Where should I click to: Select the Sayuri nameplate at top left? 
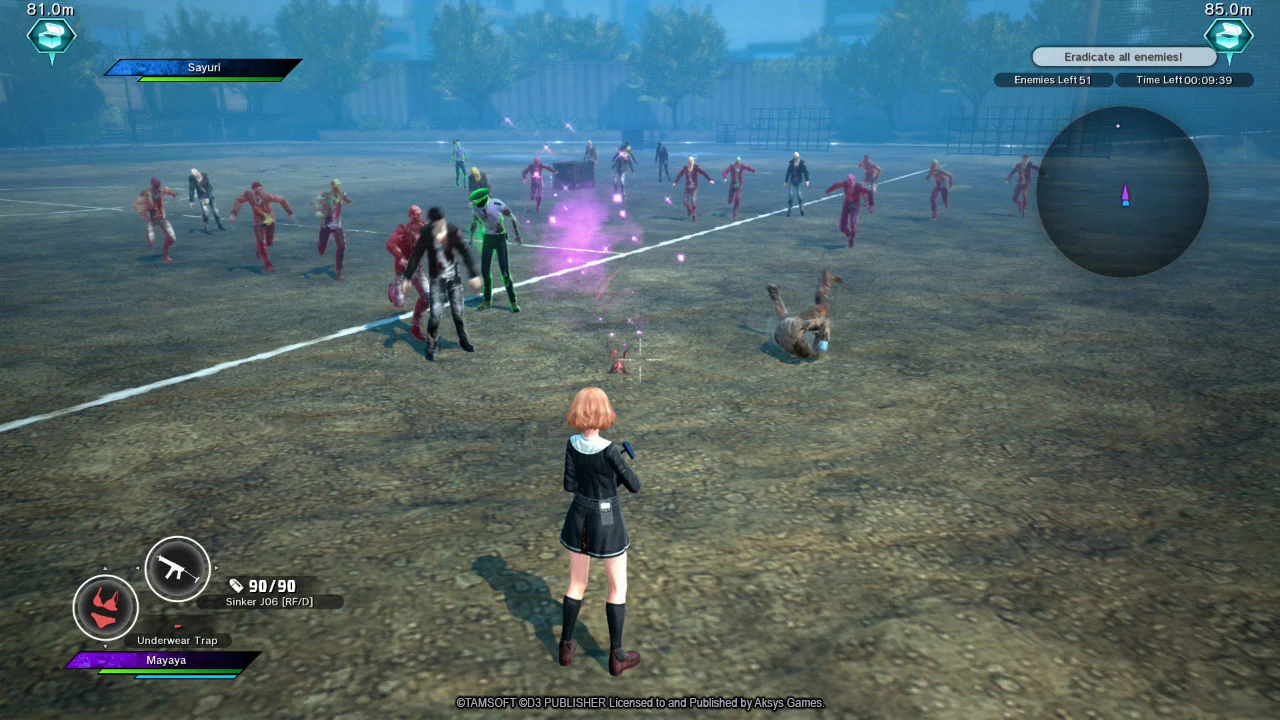pyautogui.click(x=203, y=67)
